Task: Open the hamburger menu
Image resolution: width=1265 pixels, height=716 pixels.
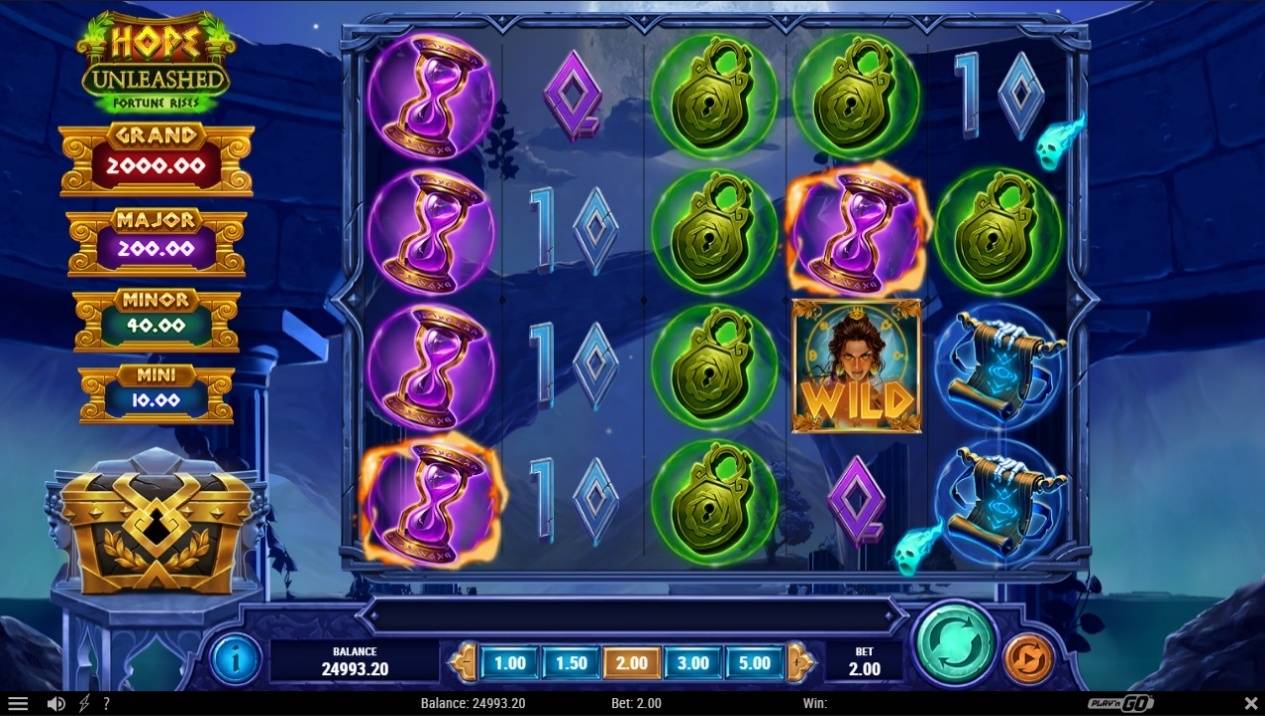Action: (x=18, y=704)
